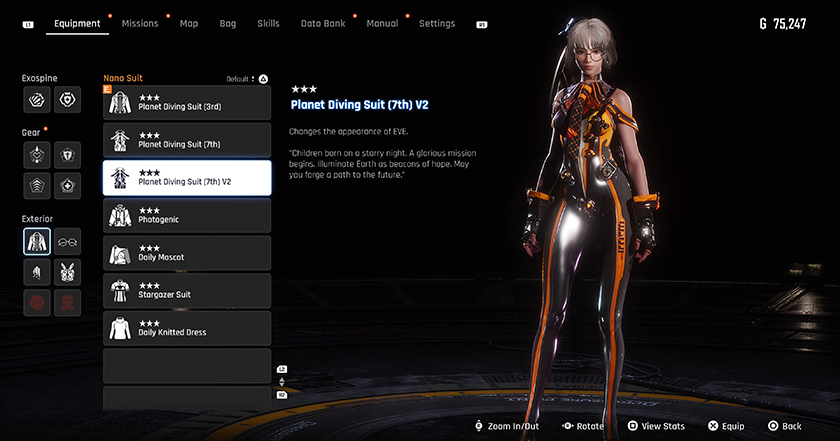
Task: Choose the Stargazer Suit
Action: [x=187, y=290]
